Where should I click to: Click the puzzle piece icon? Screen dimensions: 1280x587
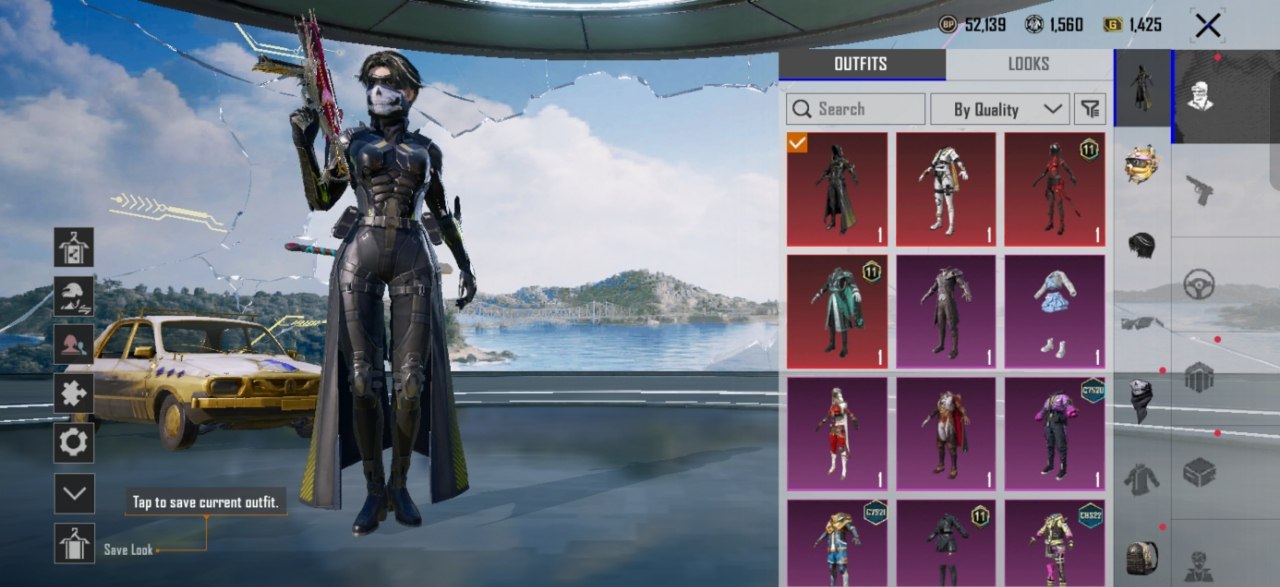tap(74, 393)
